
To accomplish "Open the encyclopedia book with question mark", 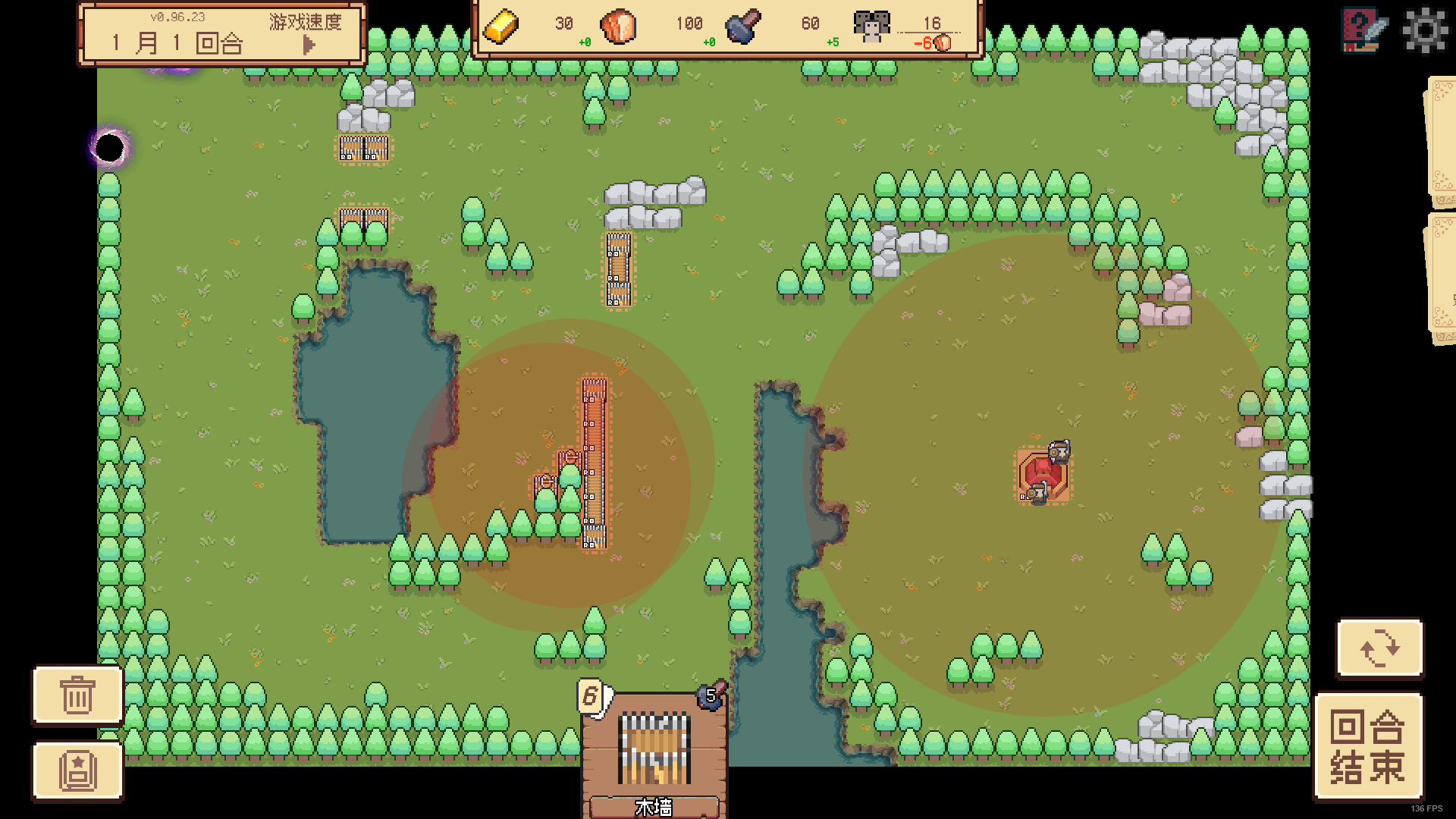I will click(x=1360, y=31).
